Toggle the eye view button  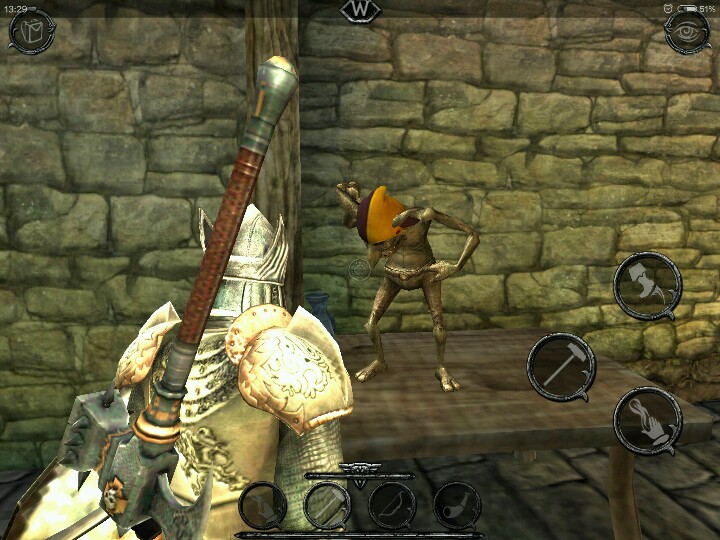[688, 31]
